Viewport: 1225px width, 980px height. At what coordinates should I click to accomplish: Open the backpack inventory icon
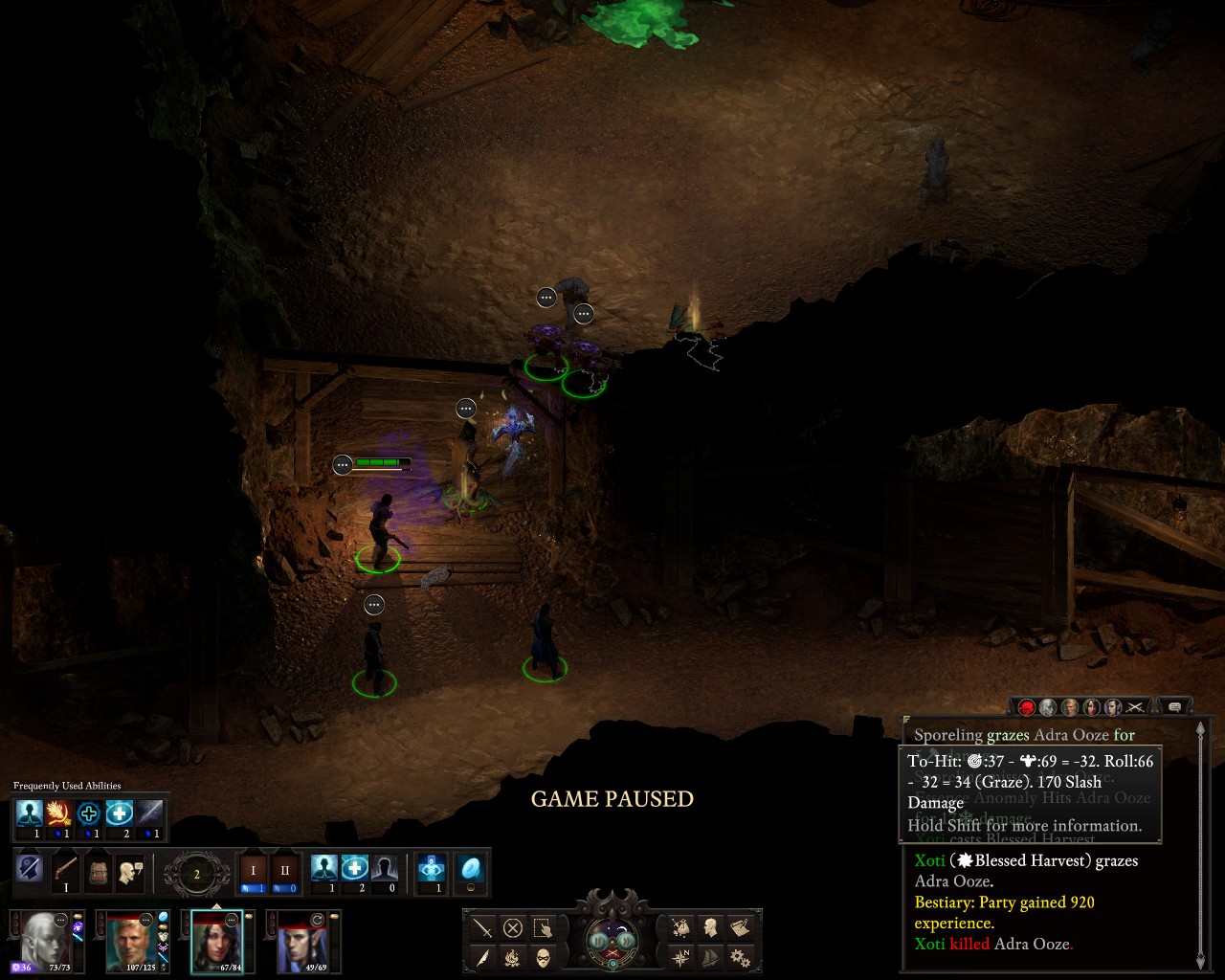pyautogui.click(x=98, y=871)
